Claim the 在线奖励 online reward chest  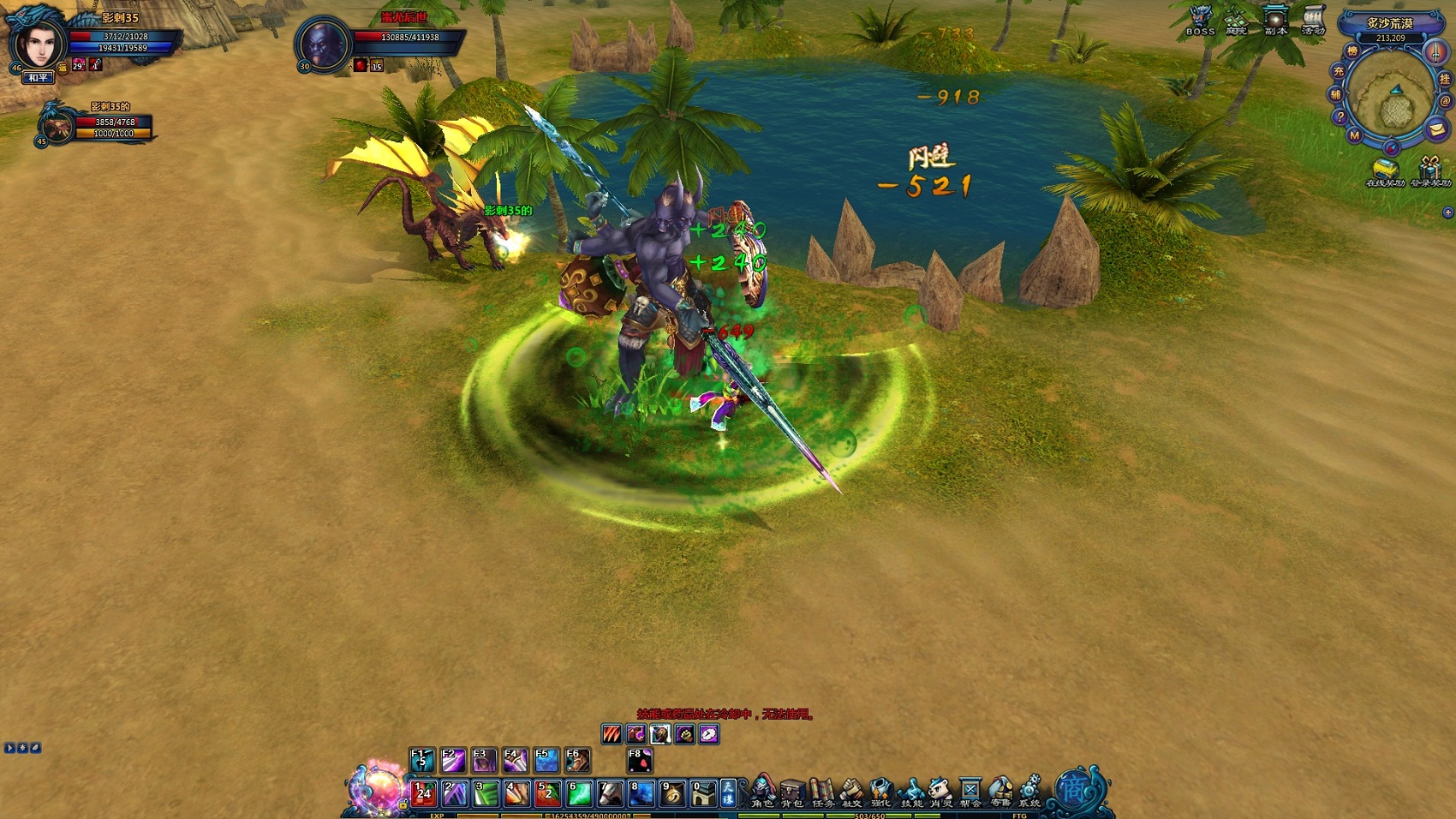click(x=1385, y=170)
